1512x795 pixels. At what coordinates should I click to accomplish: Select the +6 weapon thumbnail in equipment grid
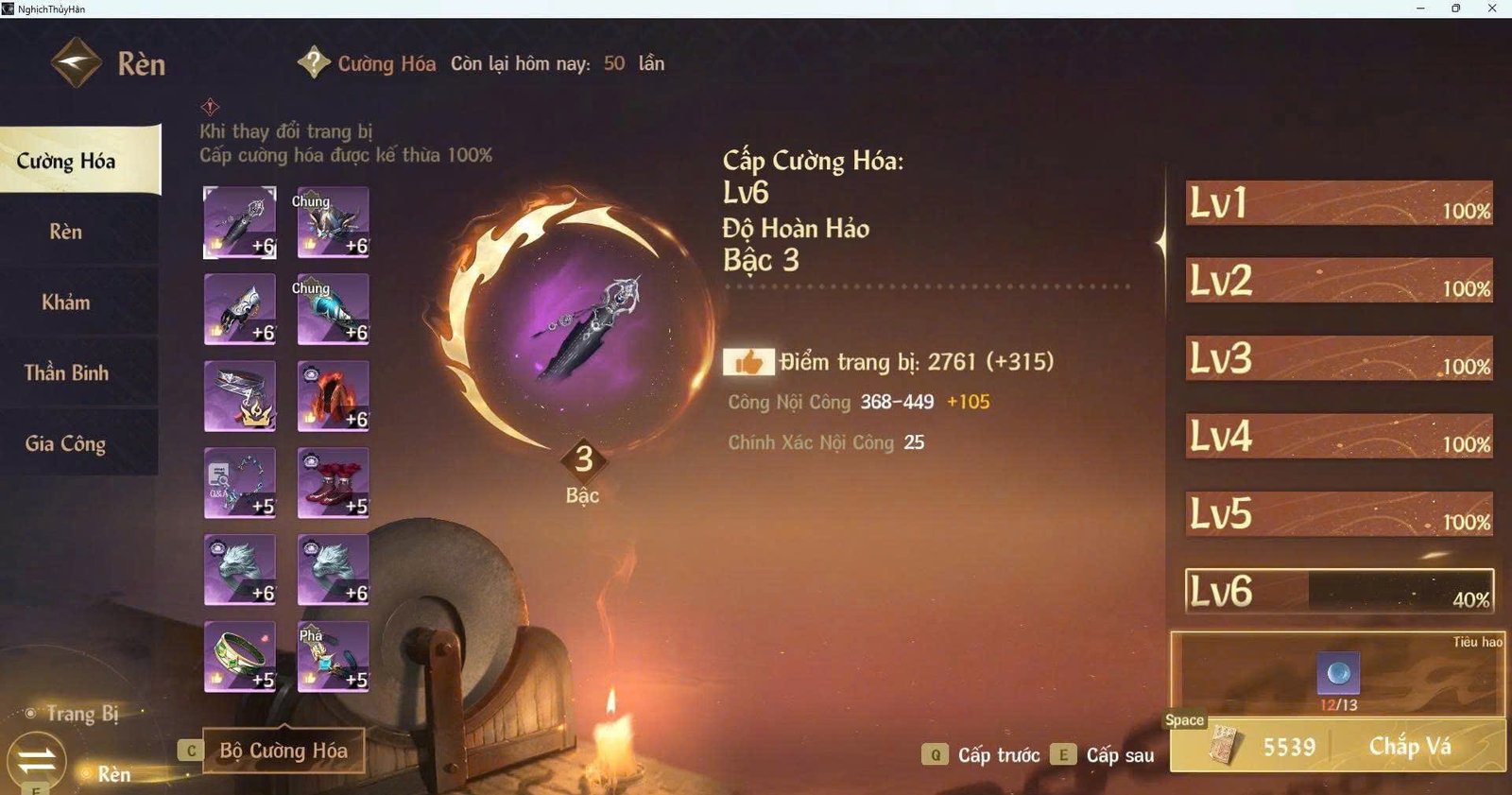click(x=239, y=222)
